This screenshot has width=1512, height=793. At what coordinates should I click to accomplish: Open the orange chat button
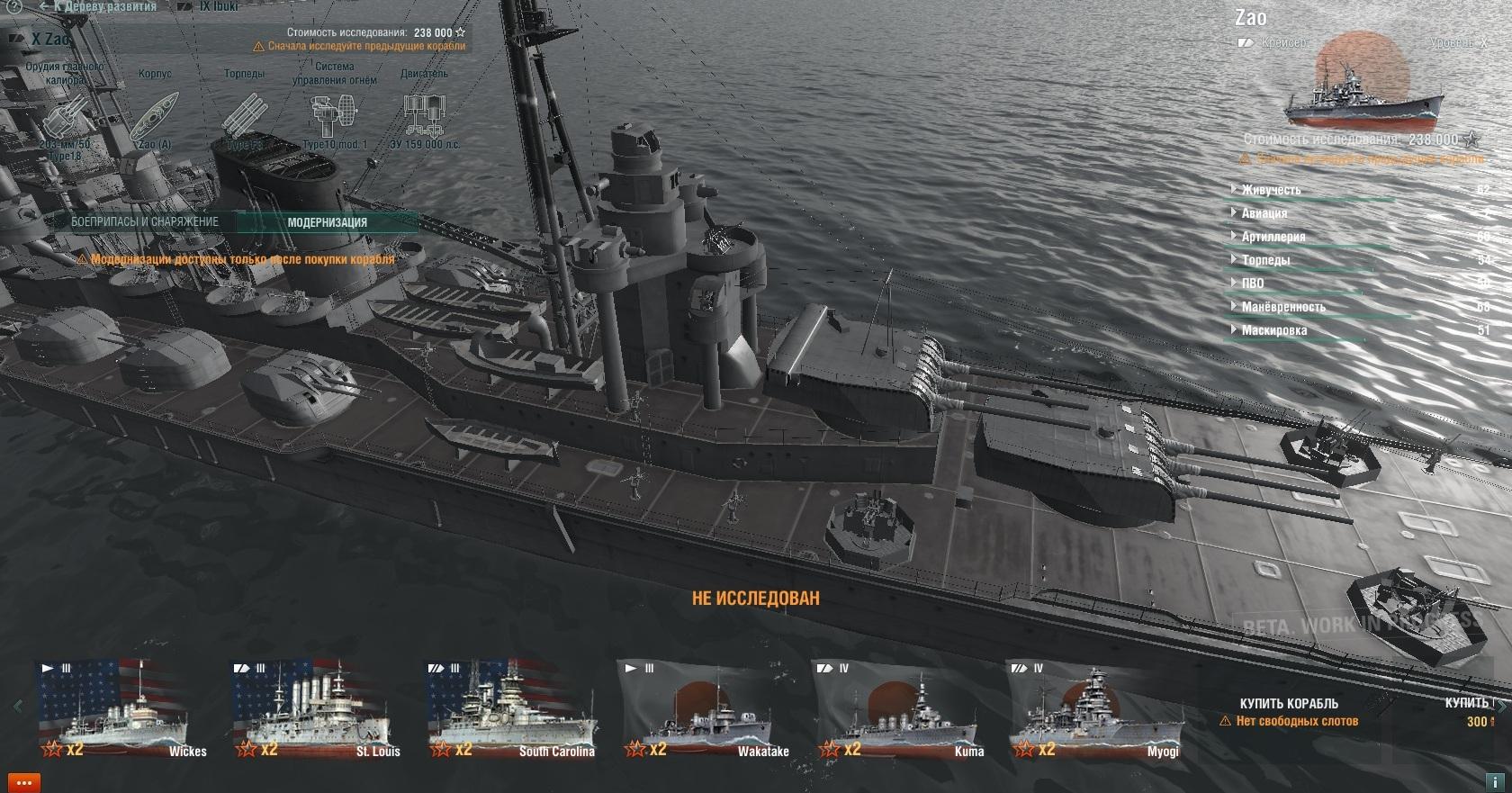[23, 782]
